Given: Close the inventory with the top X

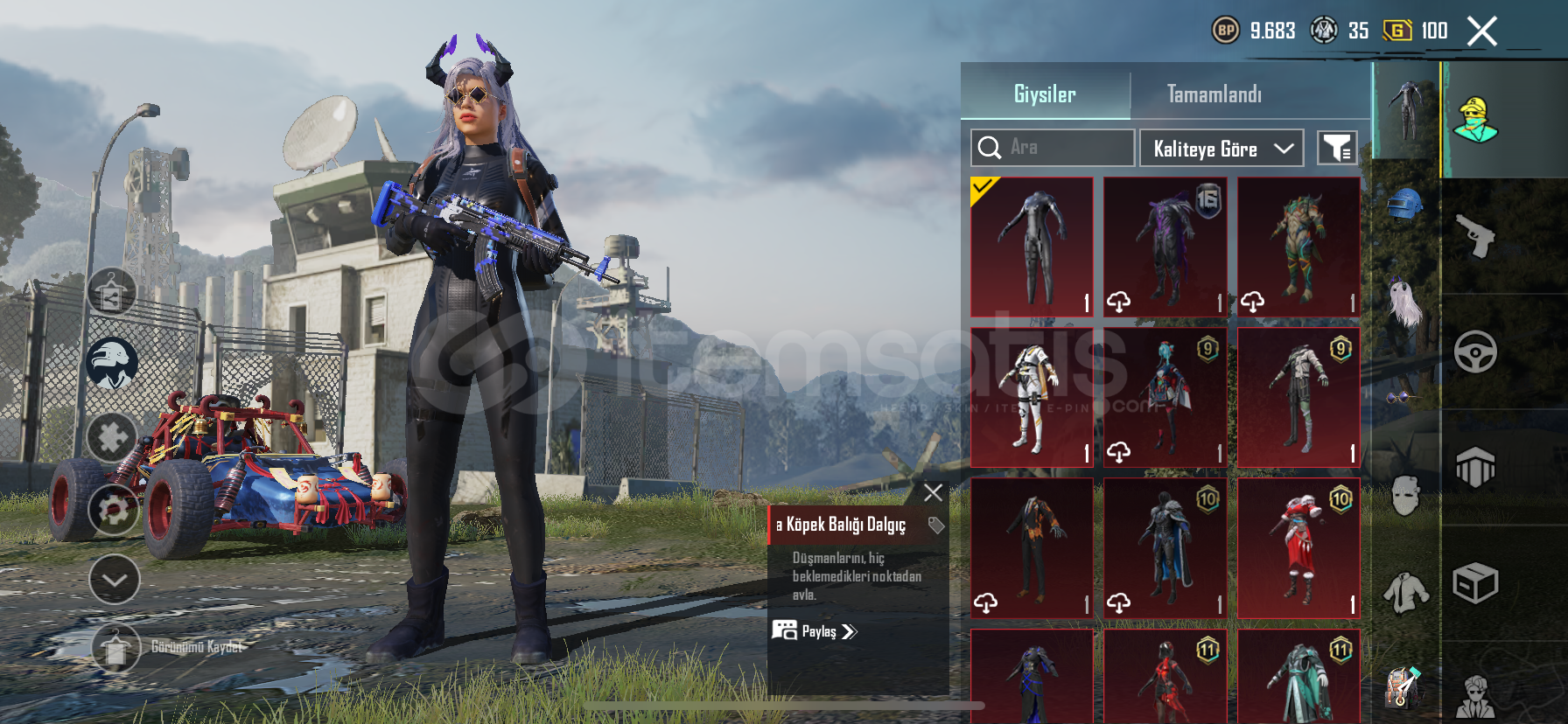Looking at the screenshot, I should click(x=1481, y=31).
